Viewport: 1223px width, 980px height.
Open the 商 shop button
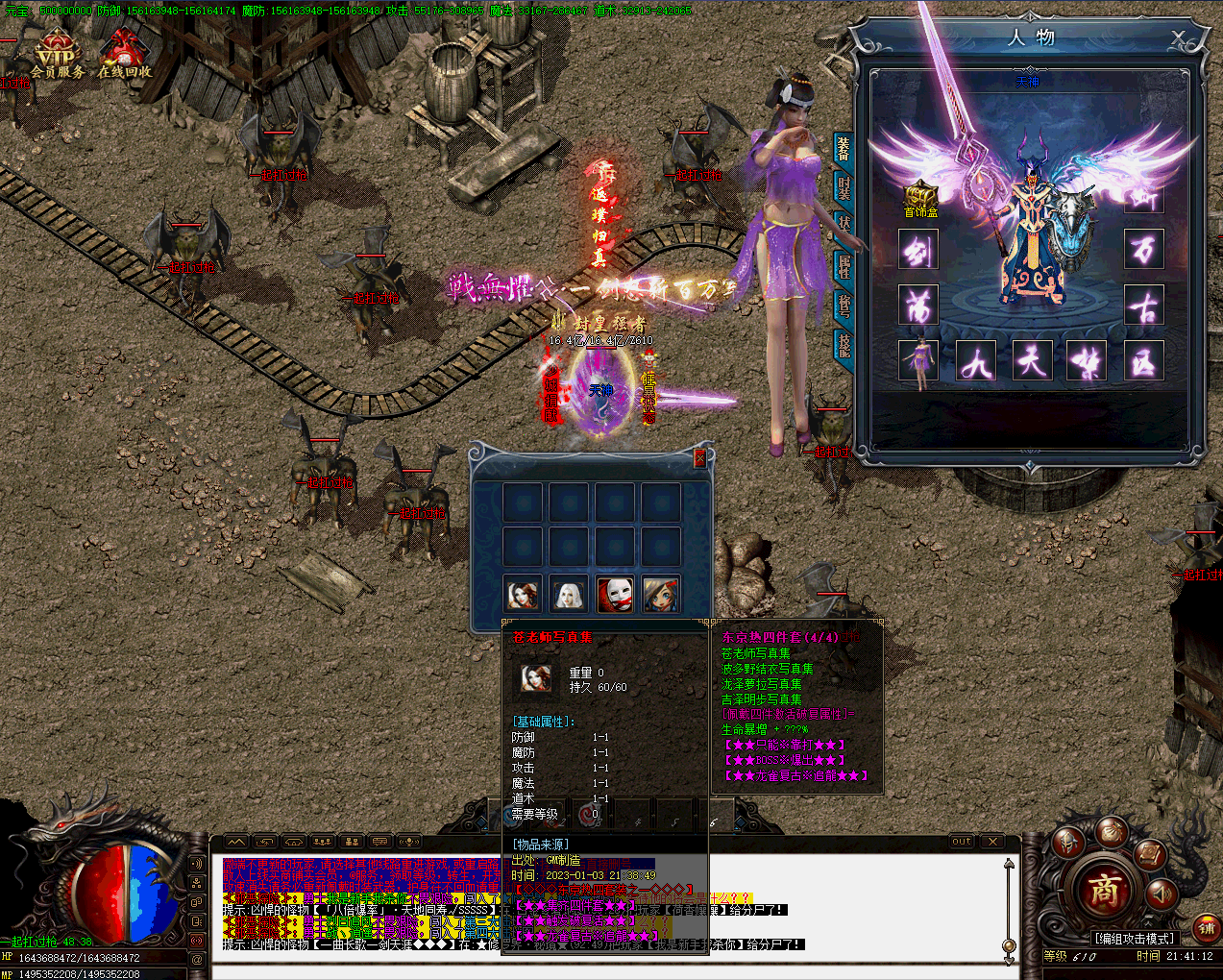pos(1104,892)
